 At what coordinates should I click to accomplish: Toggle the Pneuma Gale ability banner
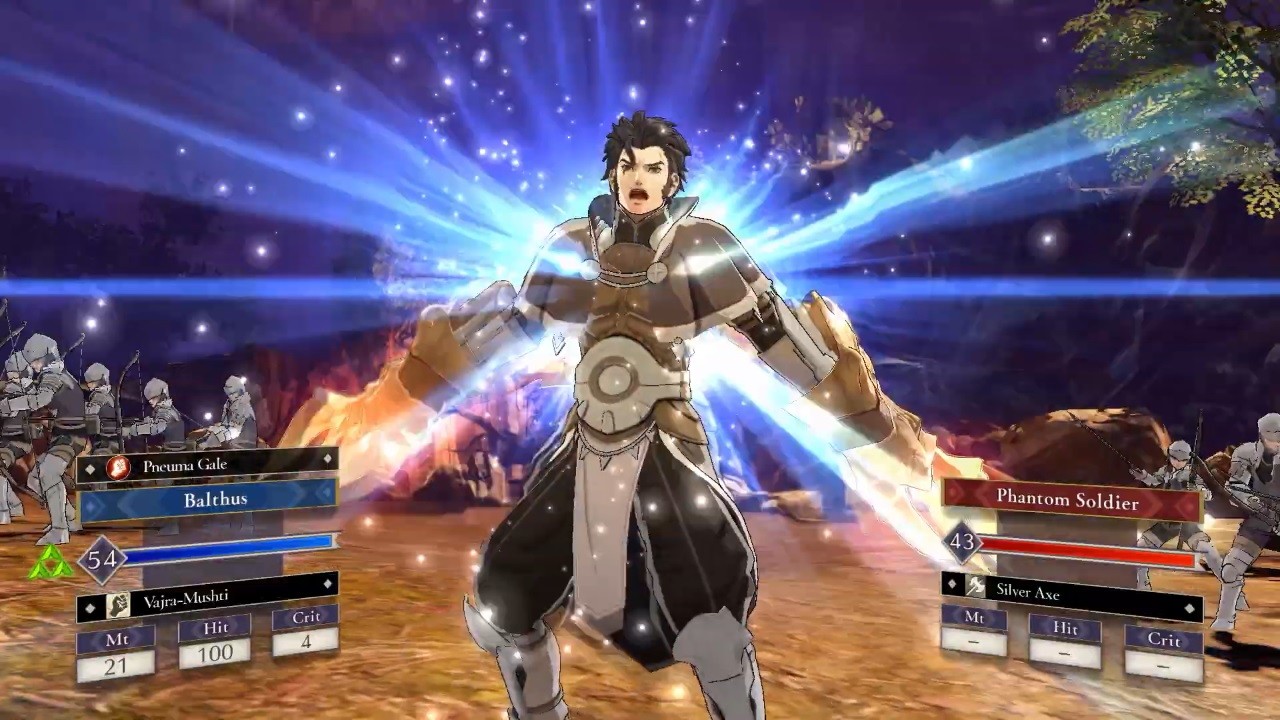coord(200,464)
